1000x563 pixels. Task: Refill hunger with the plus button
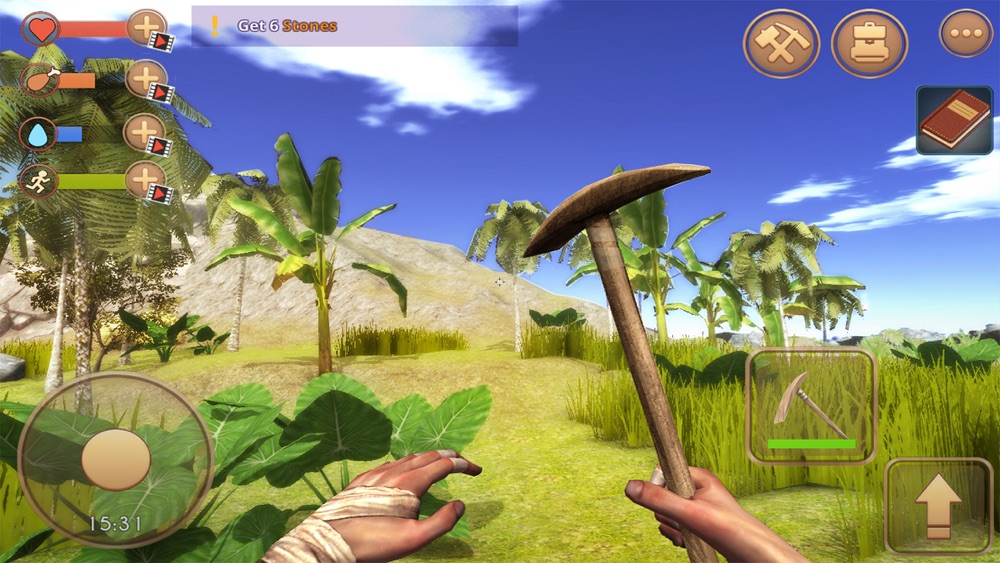tap(146, 79)
